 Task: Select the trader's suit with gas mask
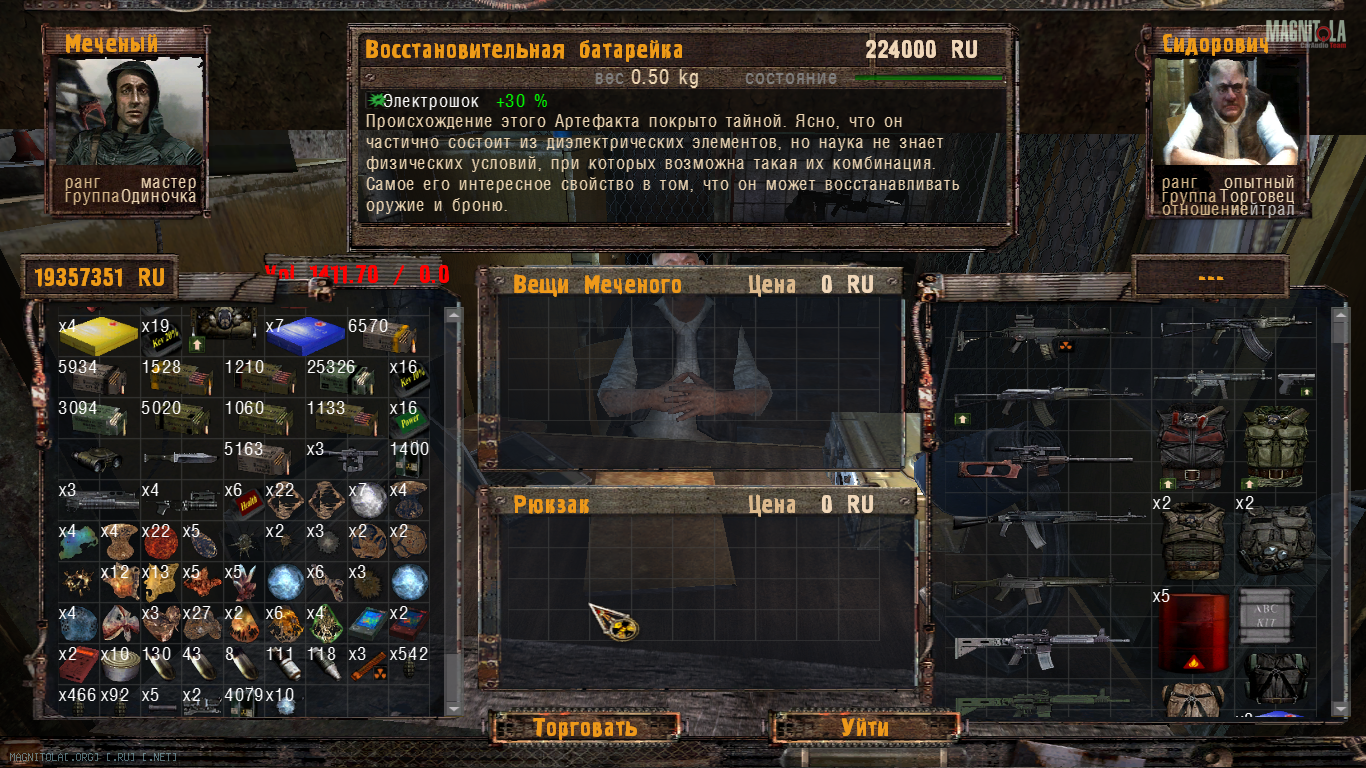pyautogui.click(x=1275, y=540)
